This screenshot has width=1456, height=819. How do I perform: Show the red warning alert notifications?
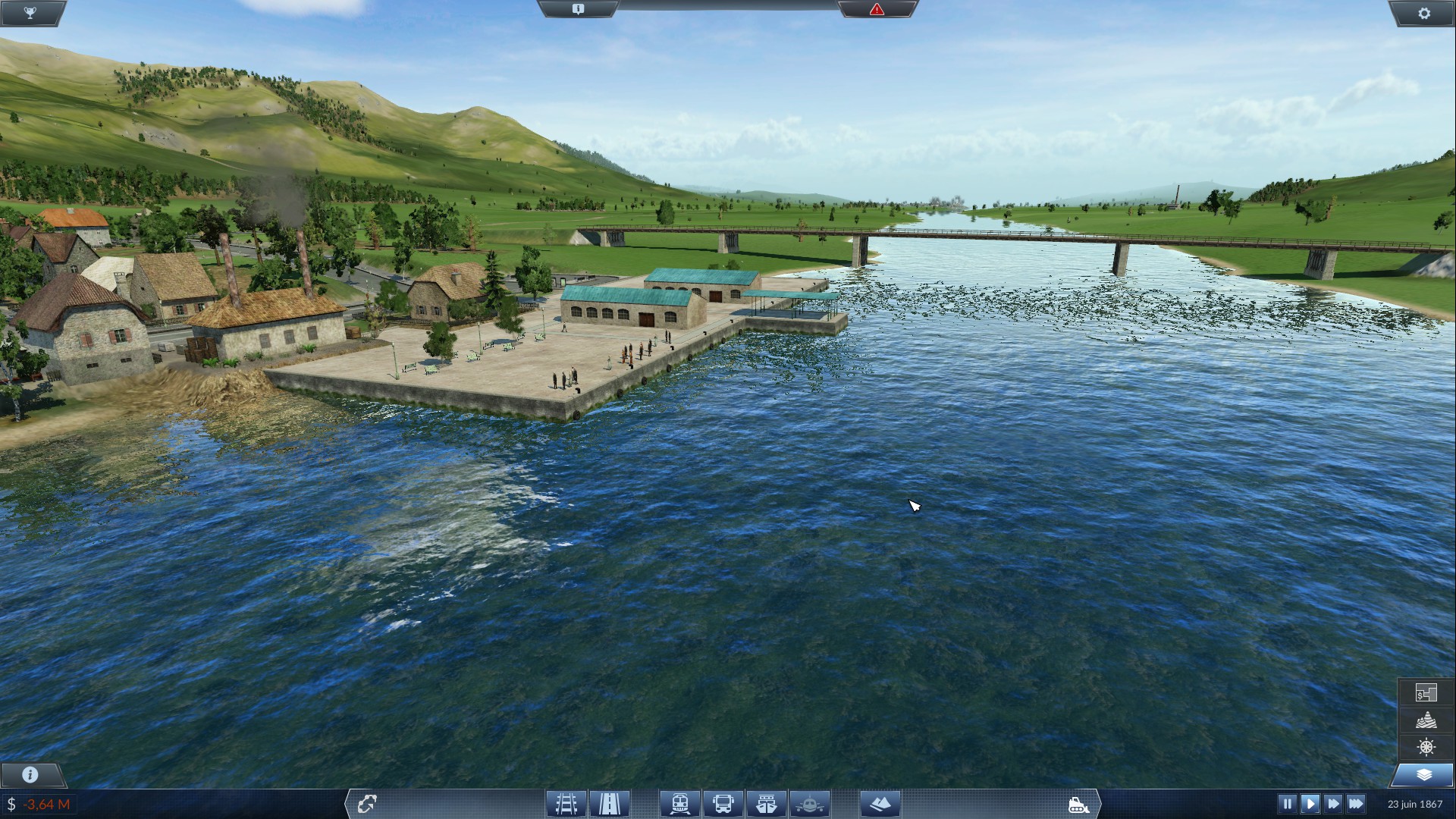(877, 9)
